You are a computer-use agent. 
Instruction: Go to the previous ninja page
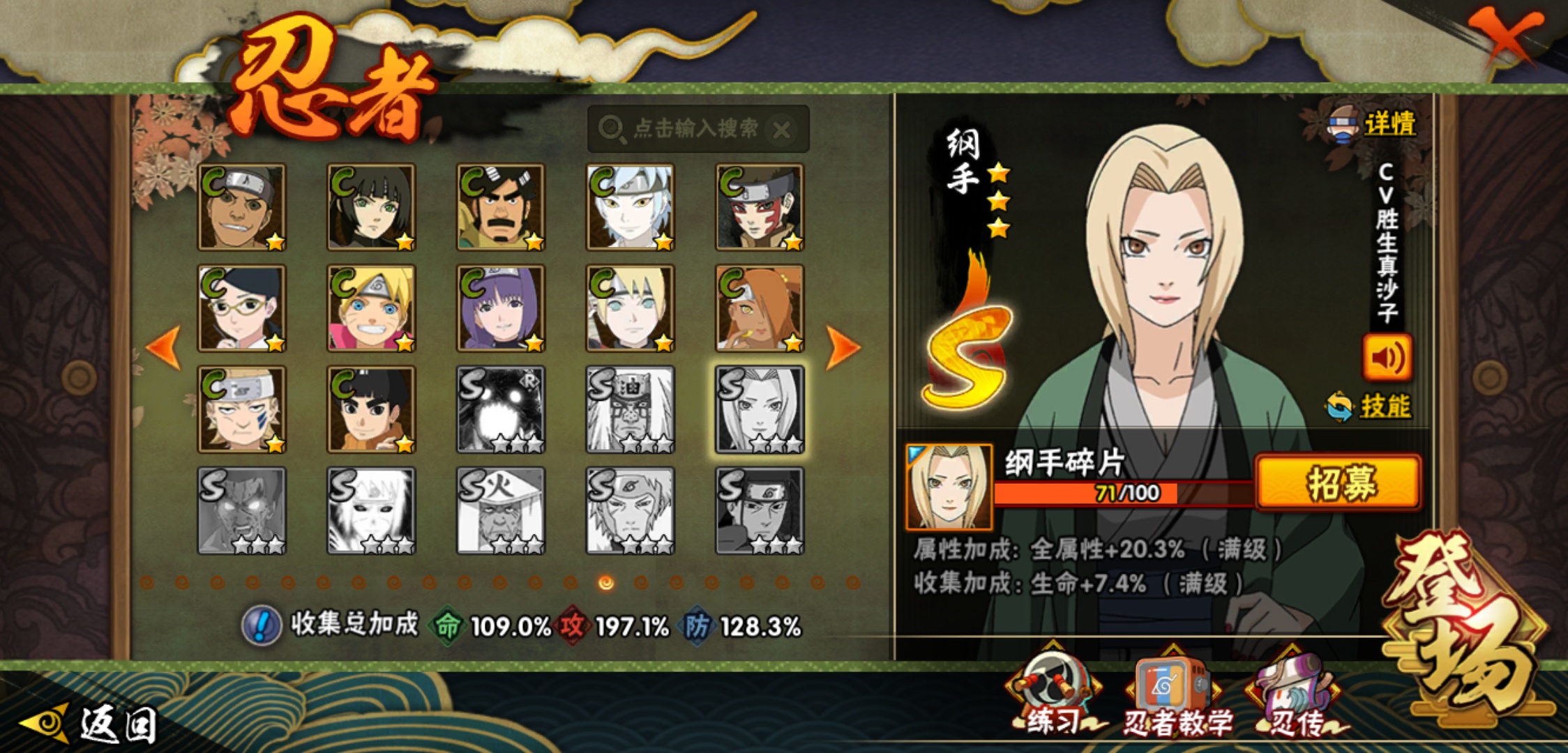click(165, 347)
